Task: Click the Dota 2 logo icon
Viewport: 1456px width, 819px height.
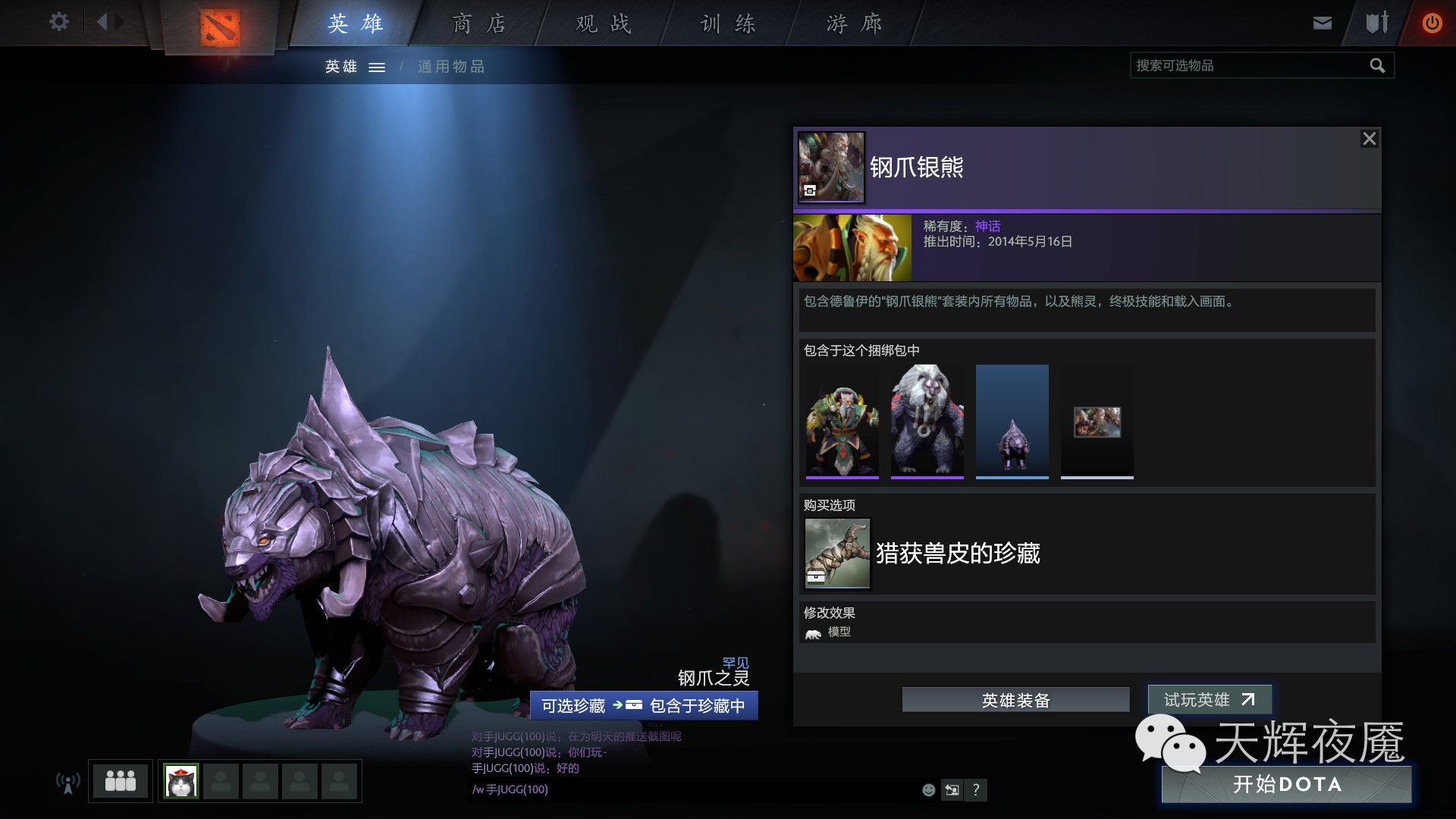Action: [221, 29]
